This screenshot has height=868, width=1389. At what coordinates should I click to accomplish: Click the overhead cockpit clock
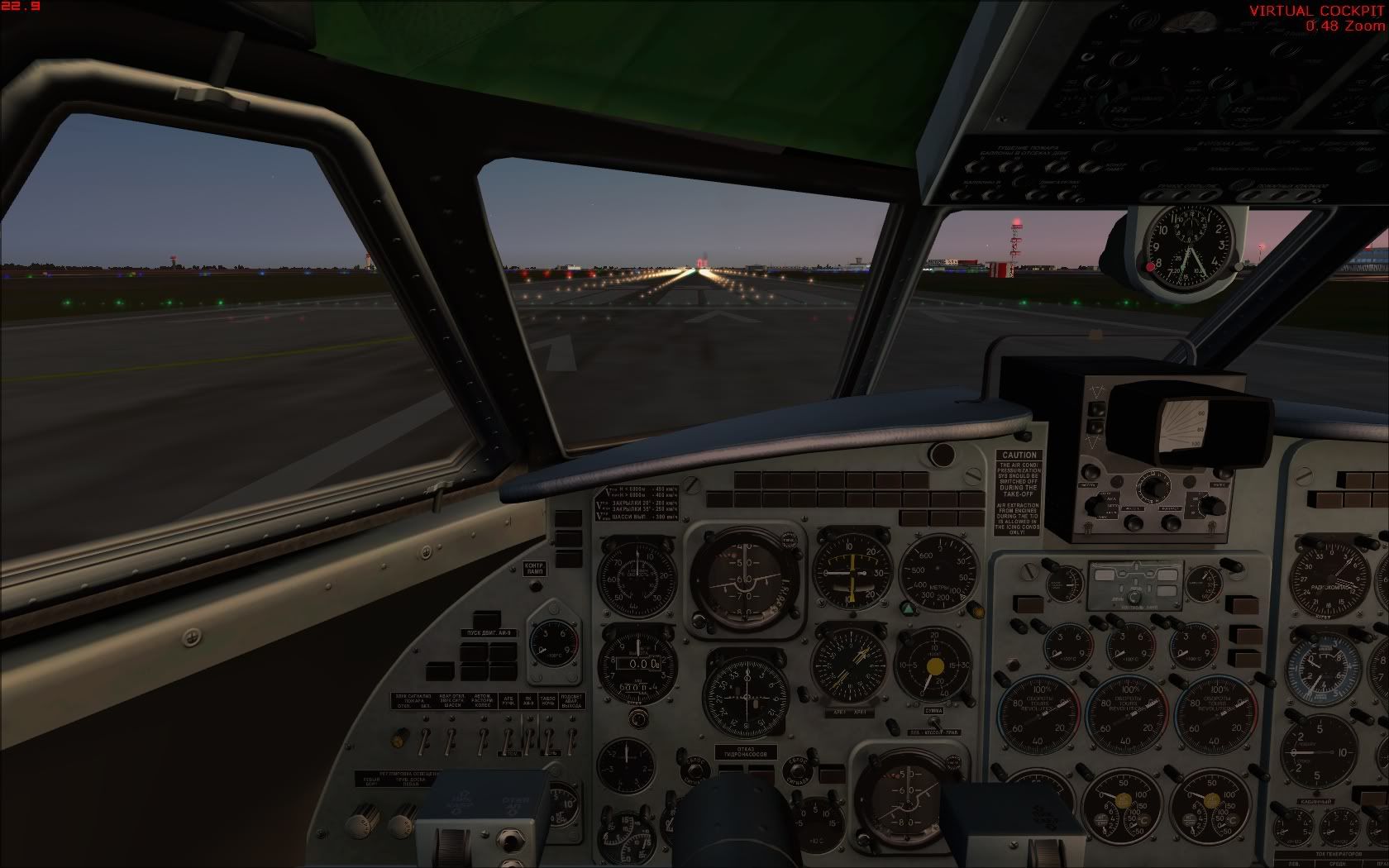pyautogui.click(x=1187, y=242)
